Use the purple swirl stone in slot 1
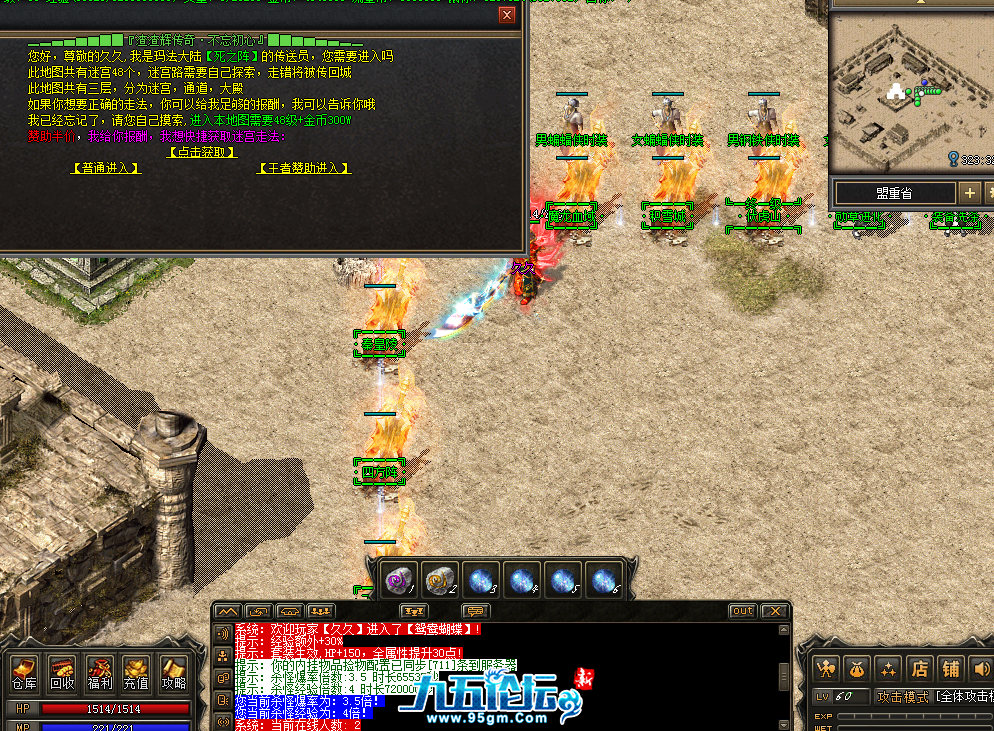 (x=400, y=579)
